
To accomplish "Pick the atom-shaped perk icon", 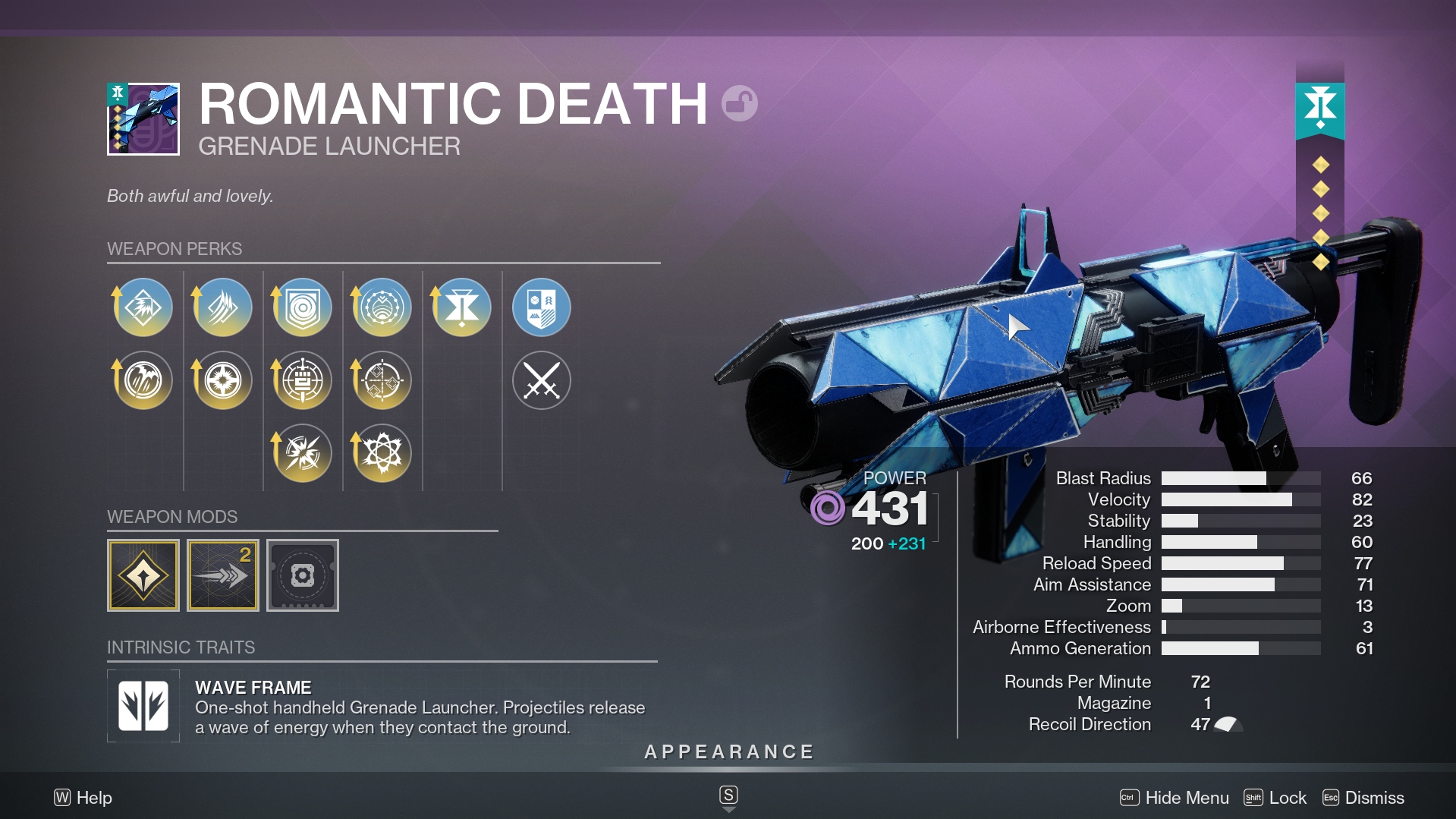I will point(382,453).
